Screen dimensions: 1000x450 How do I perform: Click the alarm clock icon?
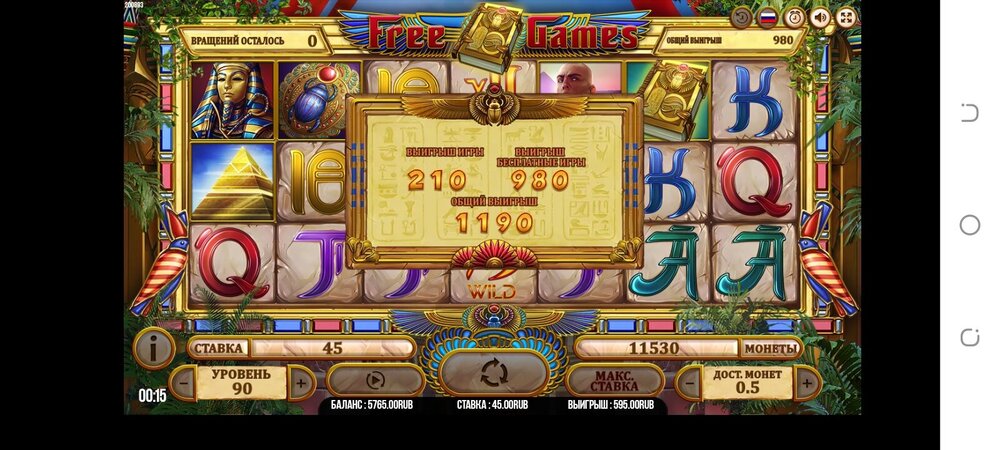795,18
